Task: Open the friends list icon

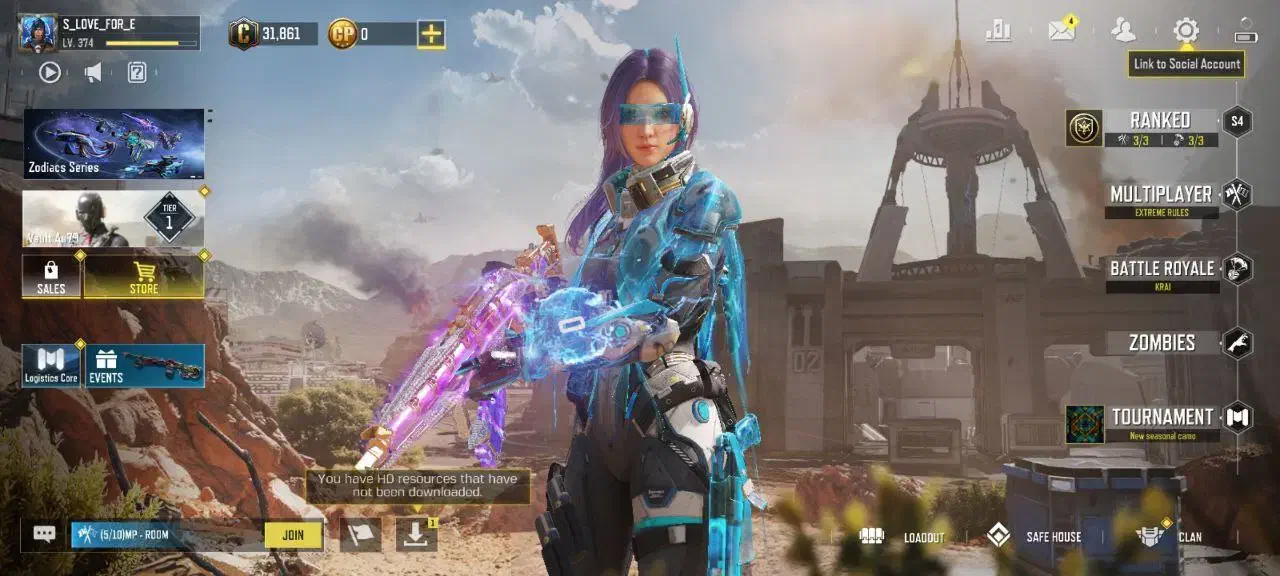Action: click(x=1123, y=30)
